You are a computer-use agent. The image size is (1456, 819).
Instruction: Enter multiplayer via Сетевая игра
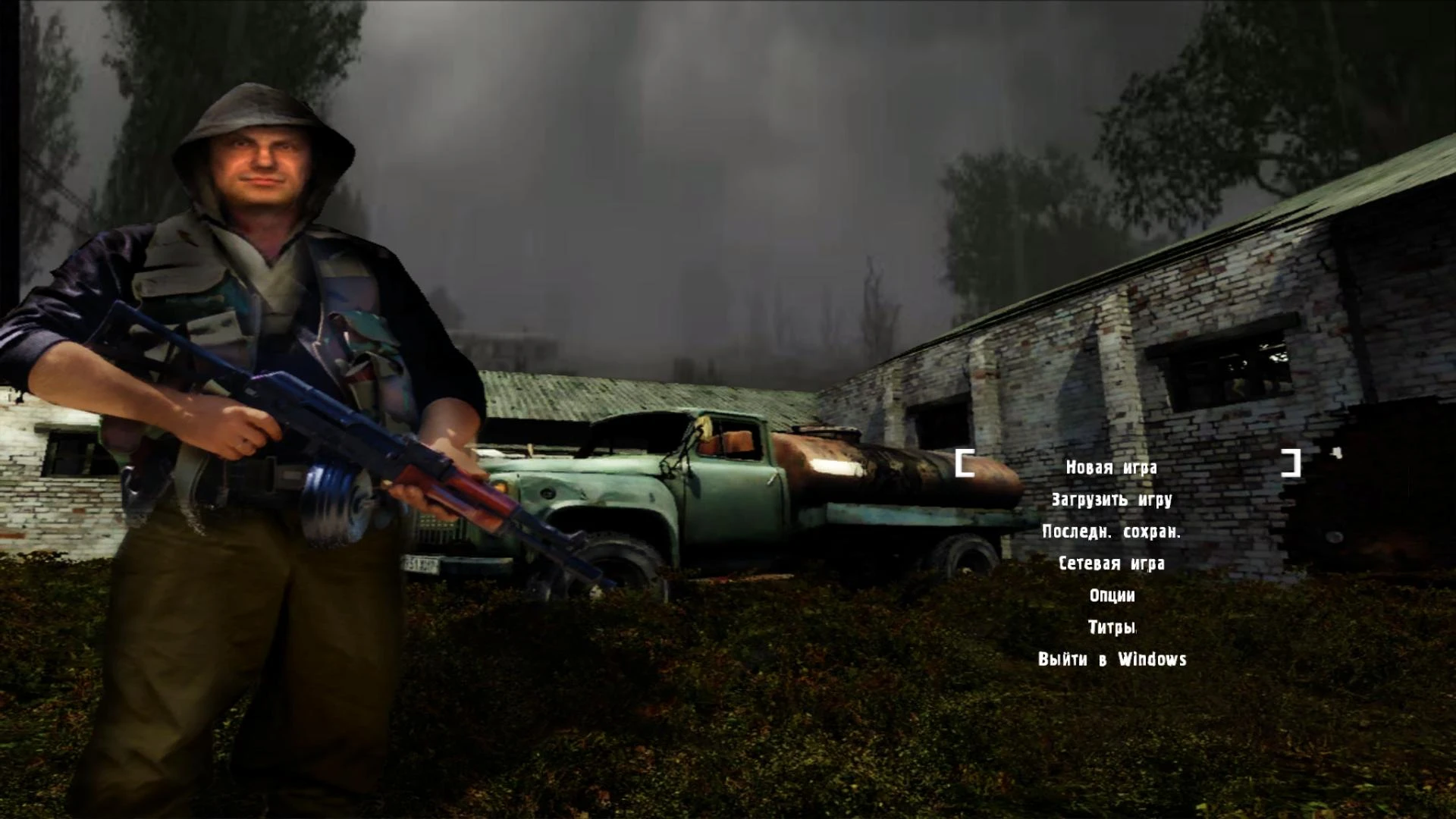tap(1112, 564)
